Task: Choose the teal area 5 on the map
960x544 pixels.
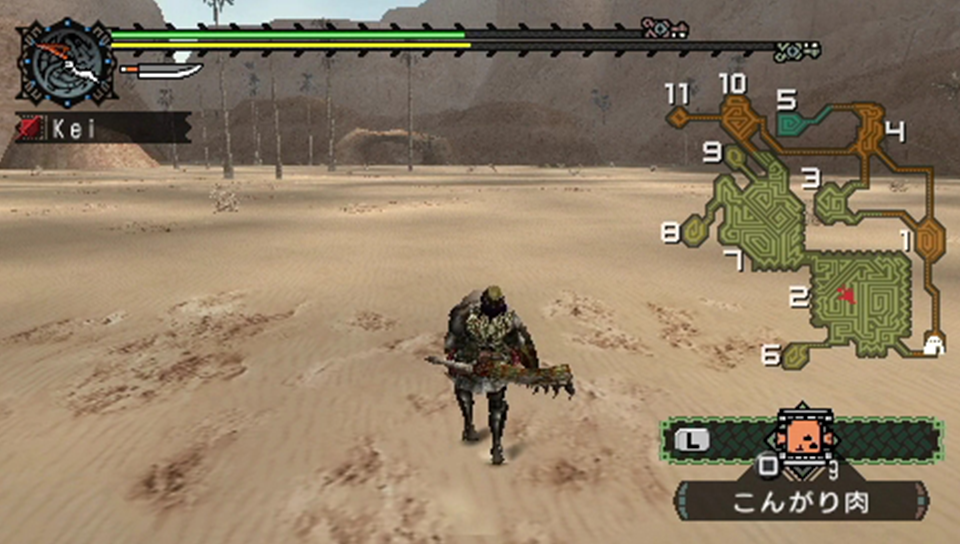Action: (796, 124)
